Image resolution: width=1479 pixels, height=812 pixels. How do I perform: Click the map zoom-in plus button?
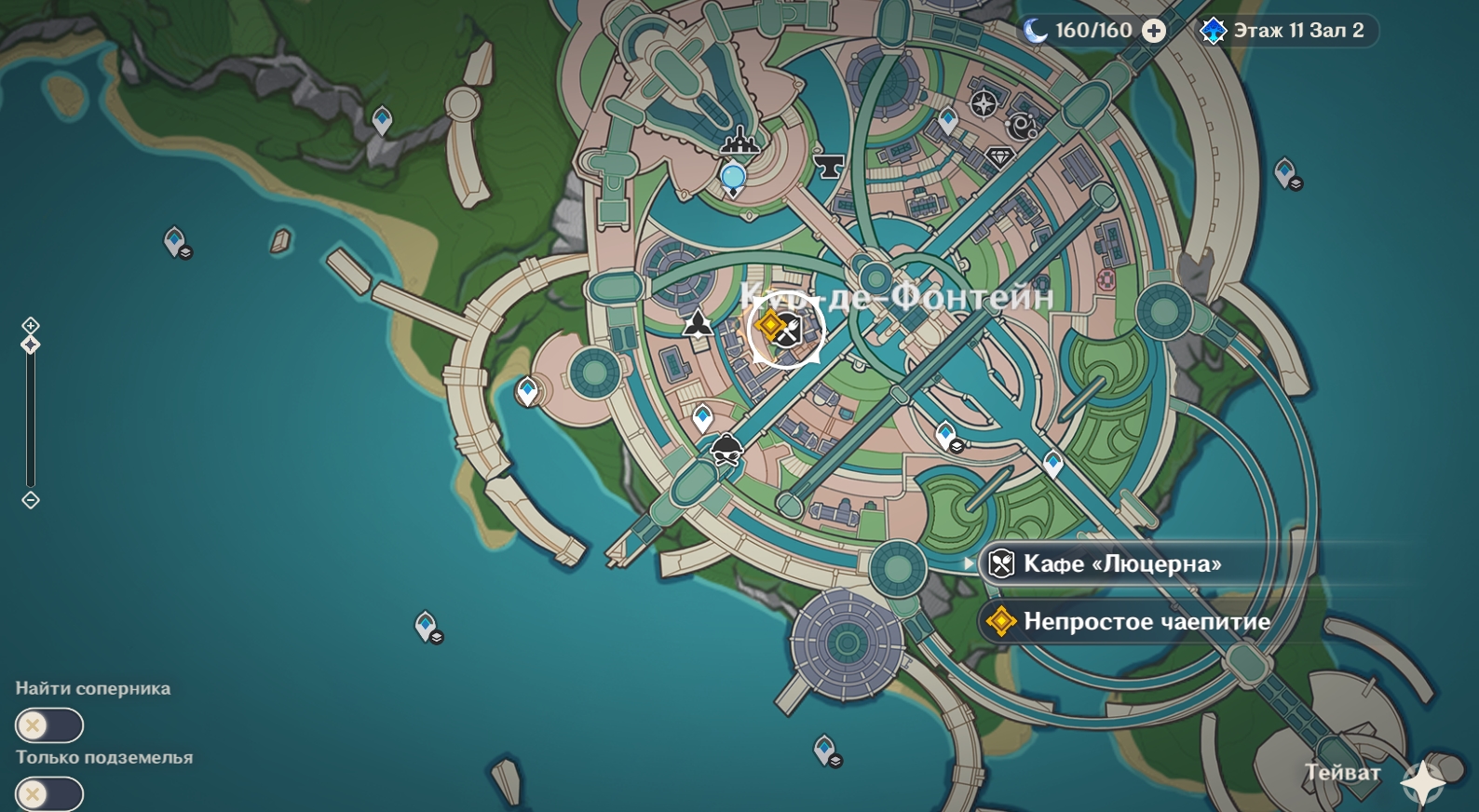31,325
